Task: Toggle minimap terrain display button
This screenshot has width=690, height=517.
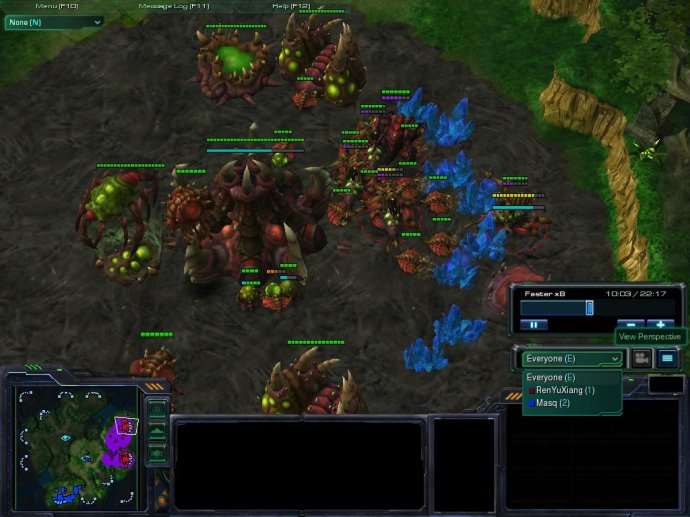Action: click(x=156, y=432)
